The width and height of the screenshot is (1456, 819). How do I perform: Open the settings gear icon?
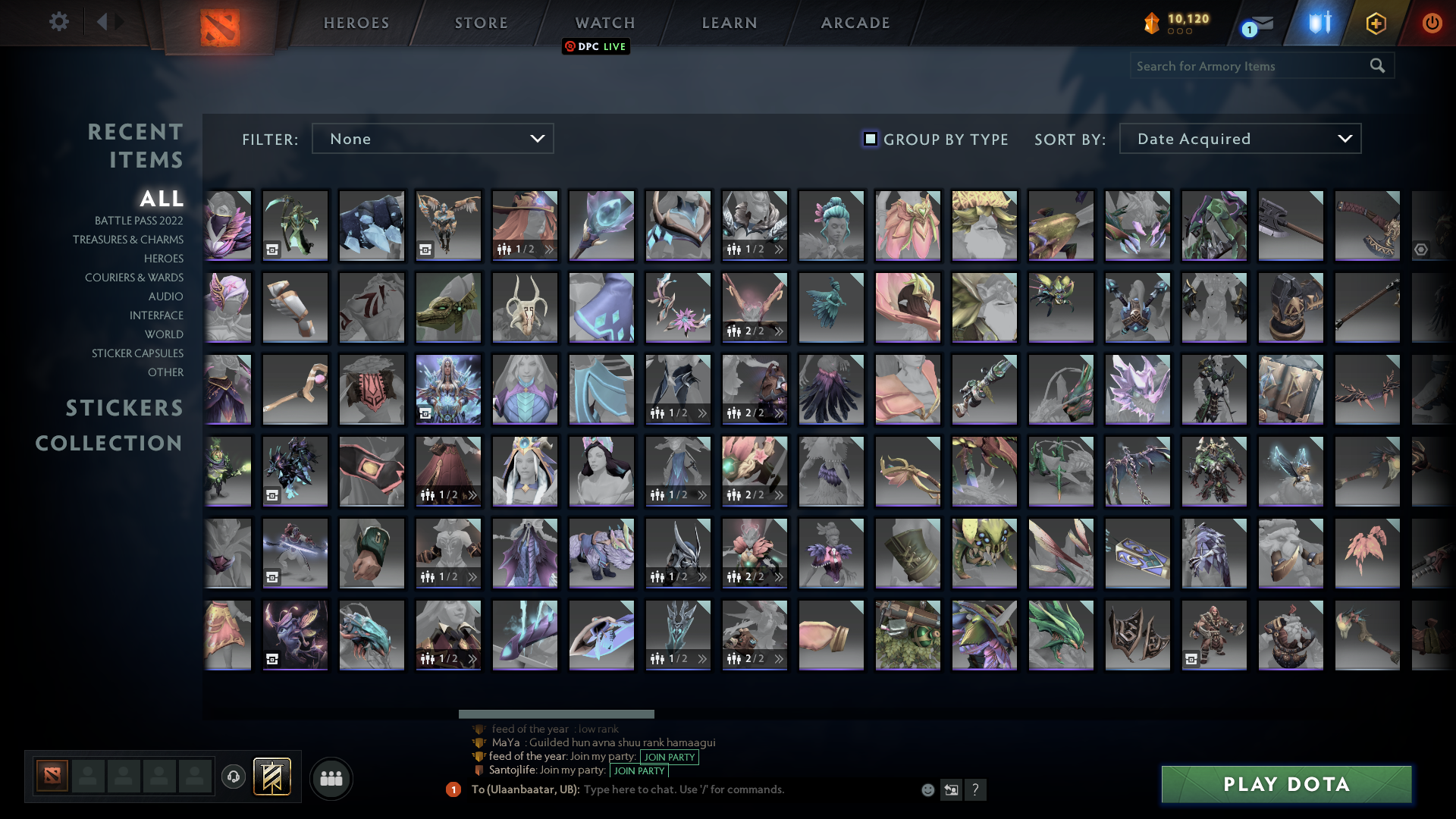[x=59, y=22]
